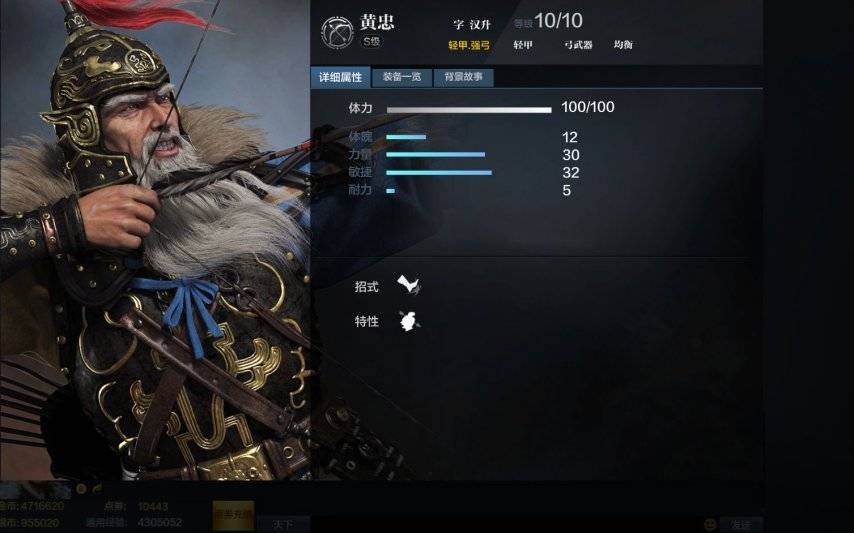Screen dimensions: 854x533
Task: Switch to the 详细属性 attributes tab
Action: 340,77
